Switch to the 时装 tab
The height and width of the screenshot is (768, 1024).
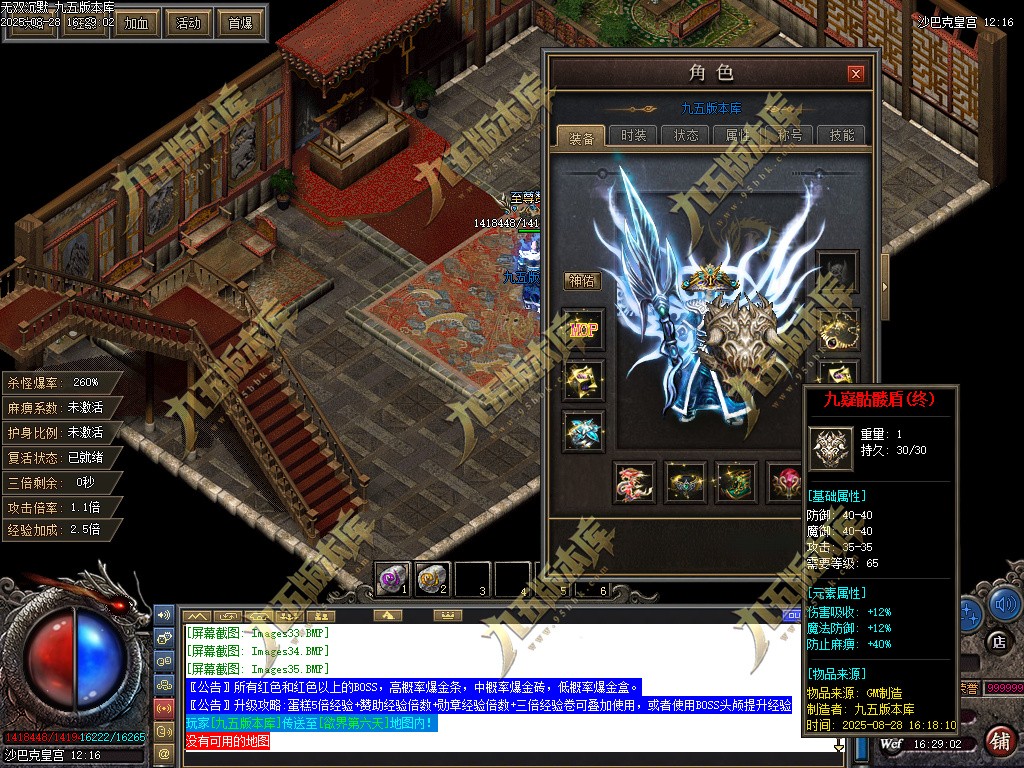(x=633, y=136)
